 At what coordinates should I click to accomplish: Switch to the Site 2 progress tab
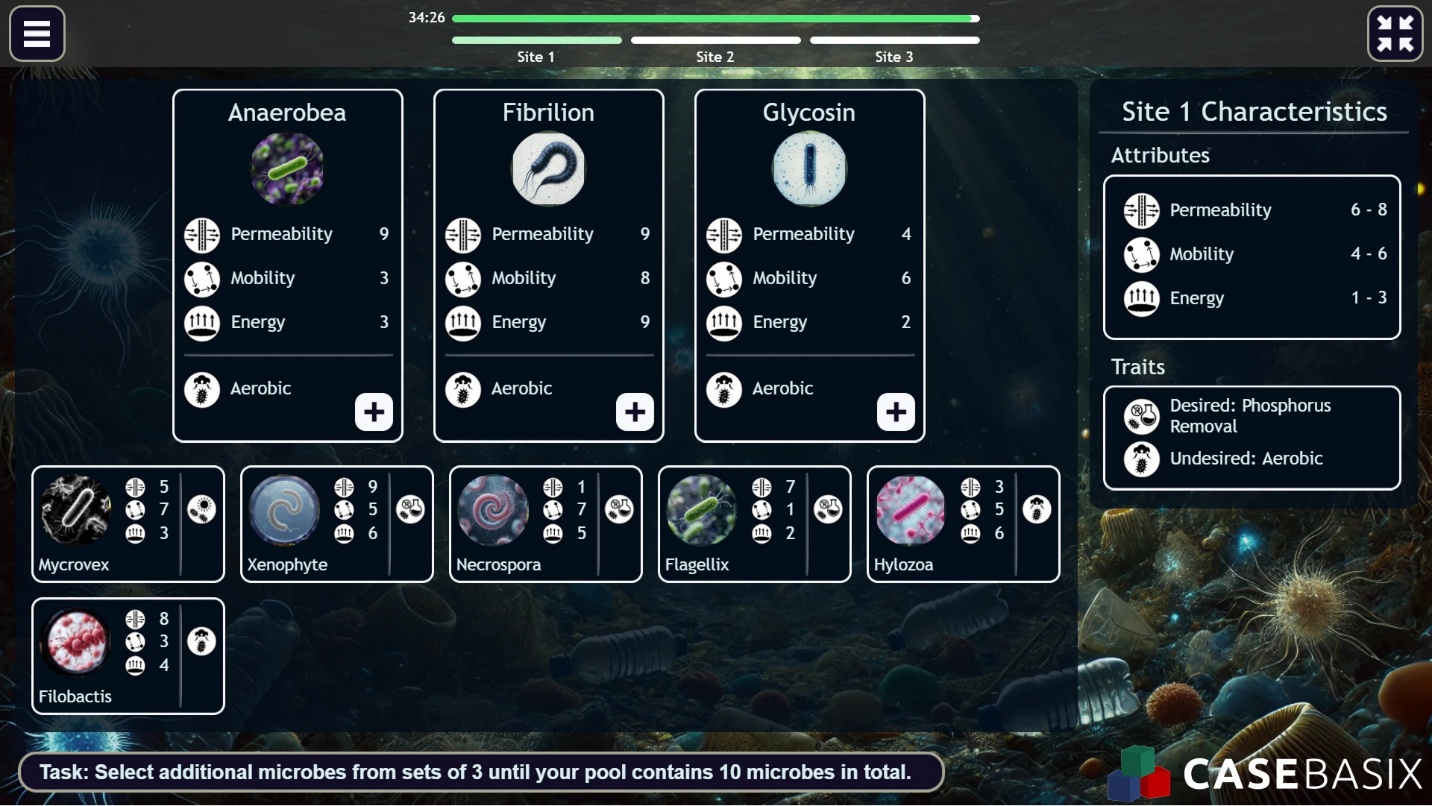715,49
